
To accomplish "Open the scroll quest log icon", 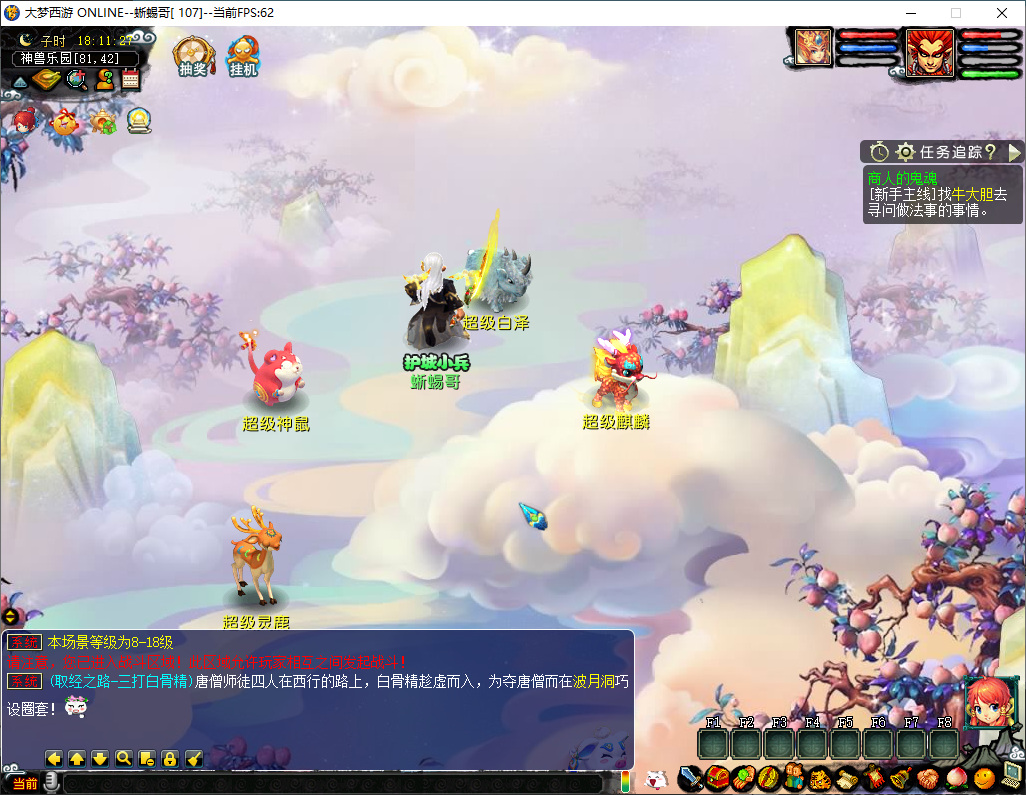I will pyautogui.click(x=848, y=777).
